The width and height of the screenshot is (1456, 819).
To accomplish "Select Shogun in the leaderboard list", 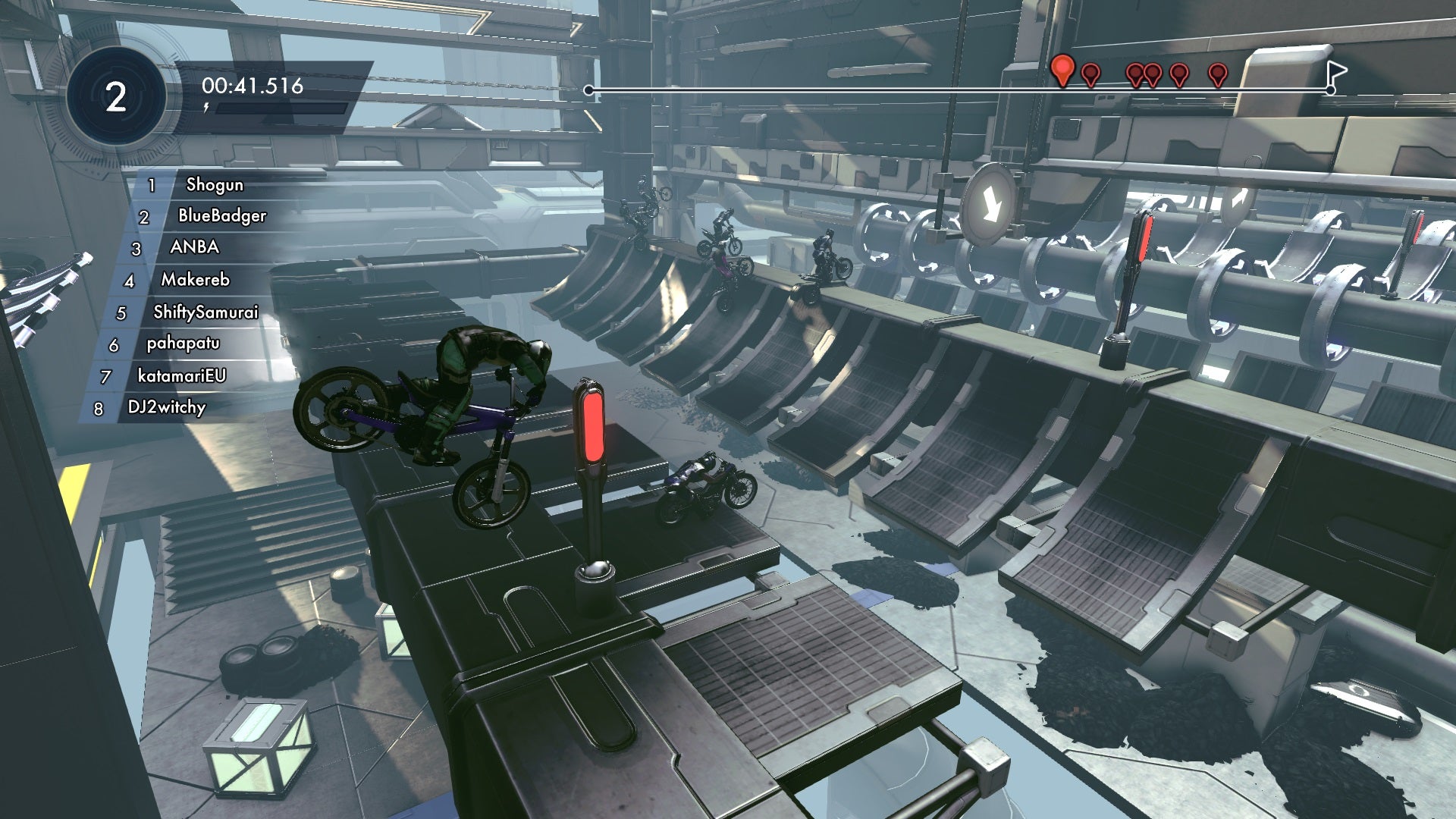I will [214, 184].
